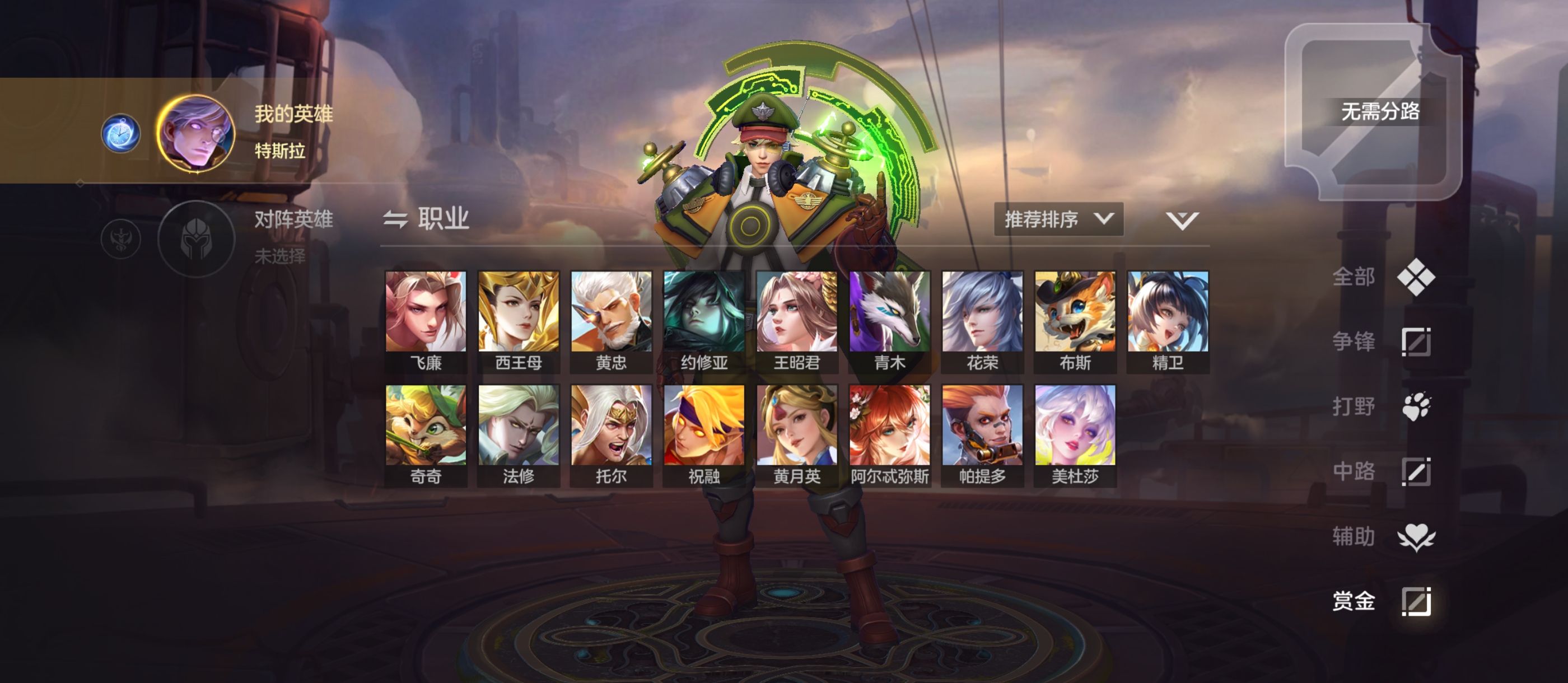The image size is (1568, 683).
Task: Filter heroes by 辅助 support role
Action: click(1382, 536)
